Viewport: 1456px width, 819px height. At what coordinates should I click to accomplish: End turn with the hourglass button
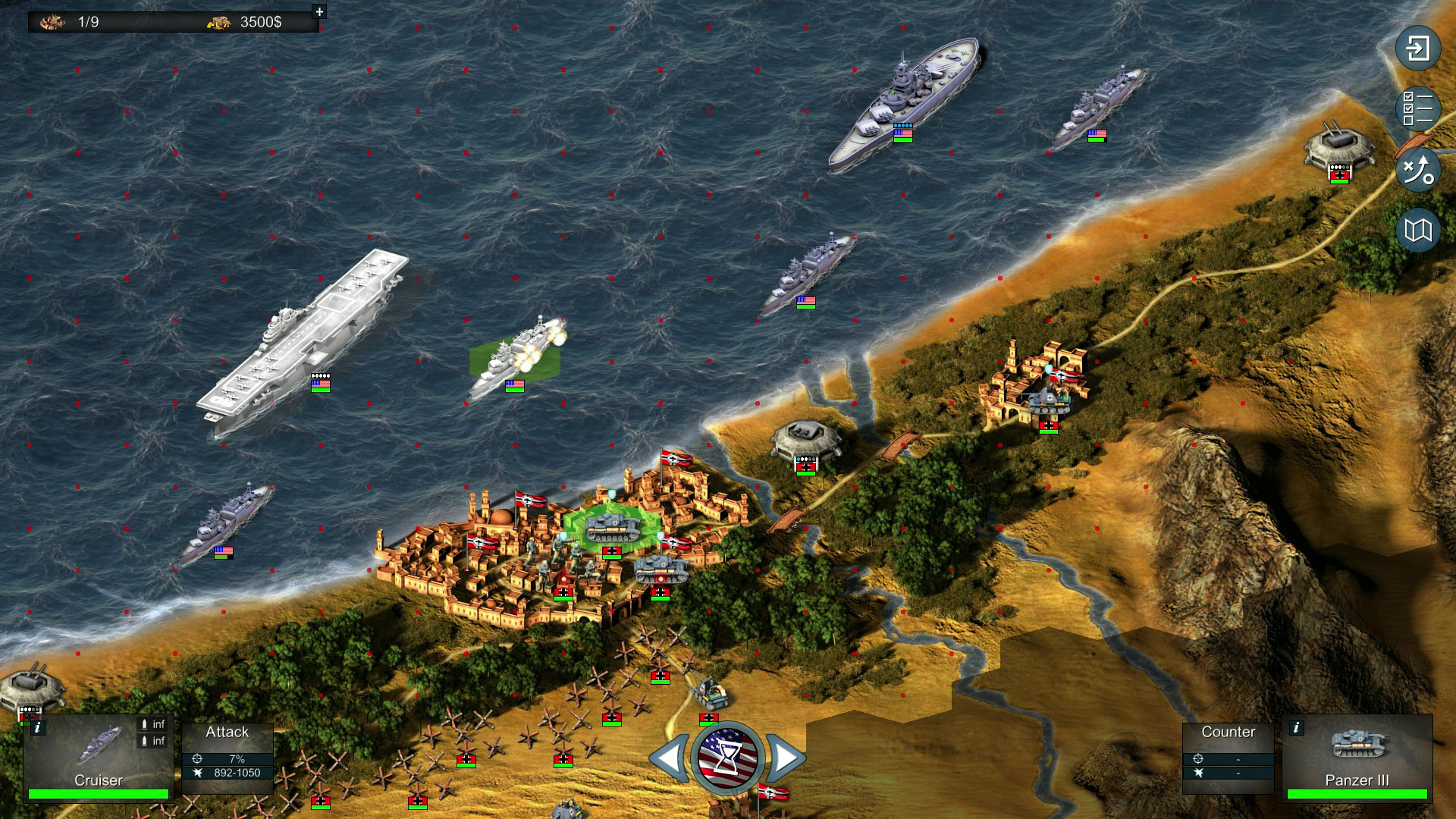click(x=727, y=758)
